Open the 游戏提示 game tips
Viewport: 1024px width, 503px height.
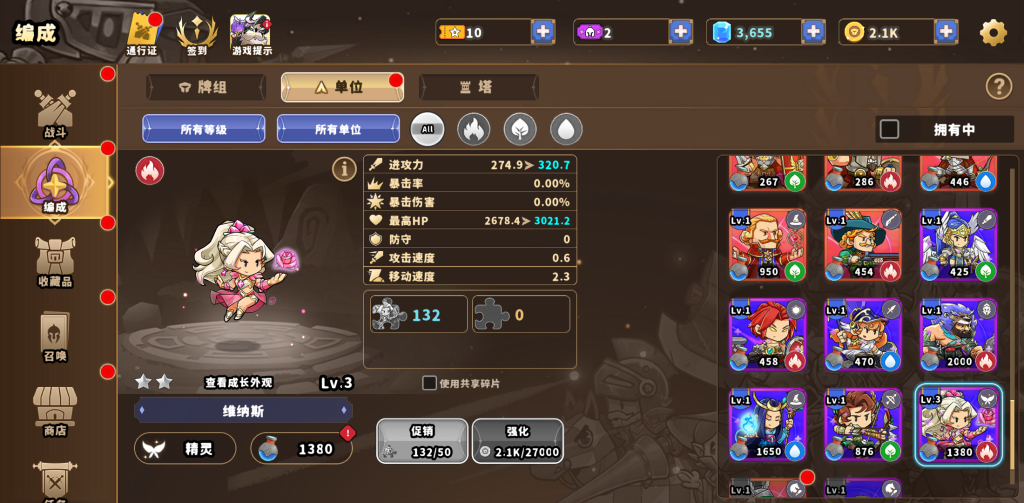pos(251,34)
